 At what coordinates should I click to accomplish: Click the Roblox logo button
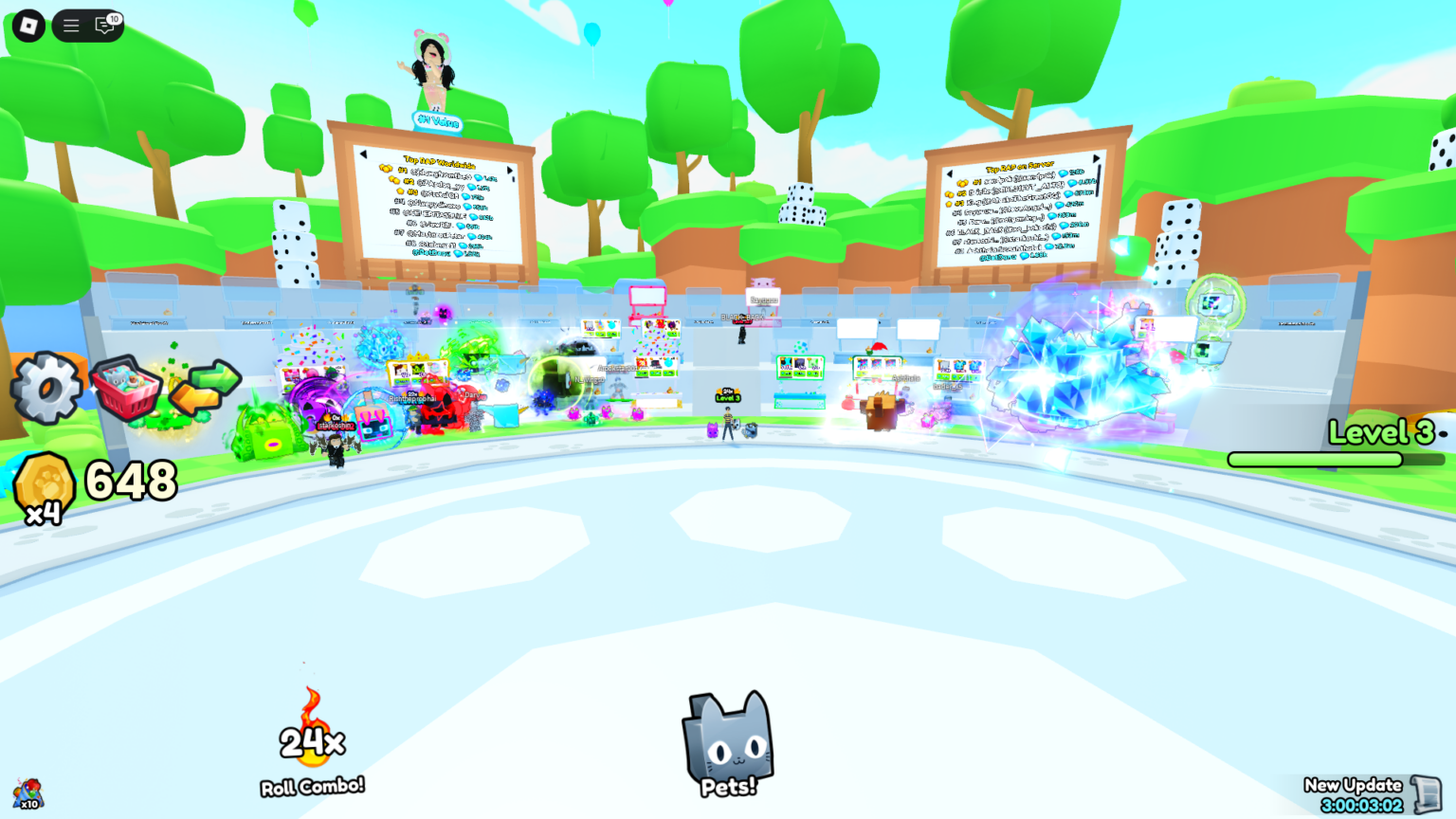27,26
